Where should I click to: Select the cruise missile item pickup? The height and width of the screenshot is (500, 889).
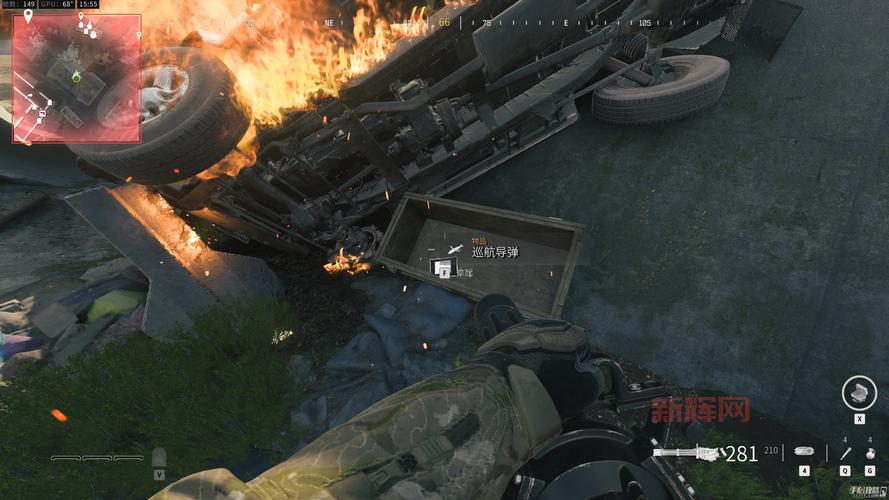point(494,252)
